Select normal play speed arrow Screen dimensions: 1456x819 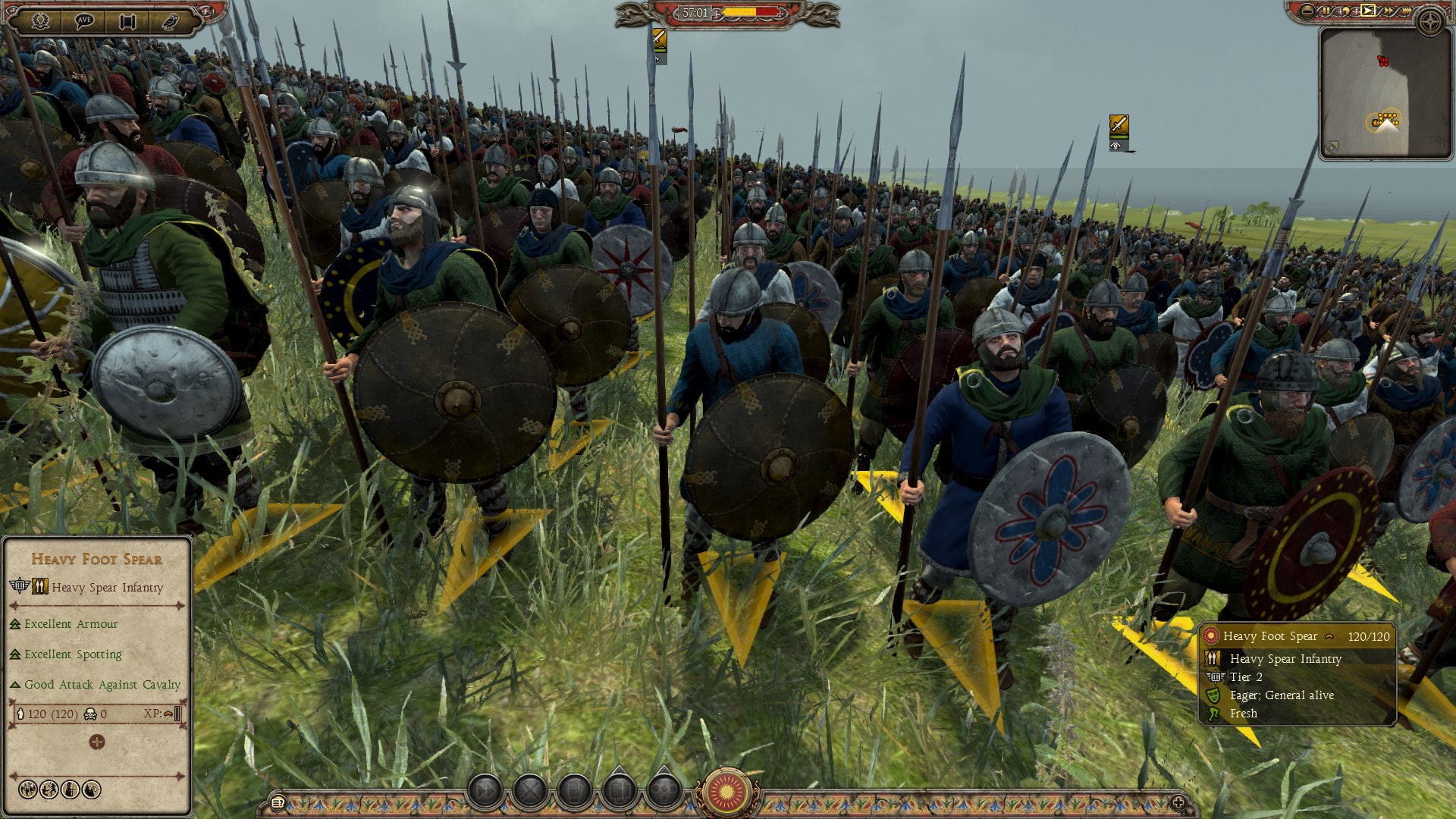tap(1367, 11)
